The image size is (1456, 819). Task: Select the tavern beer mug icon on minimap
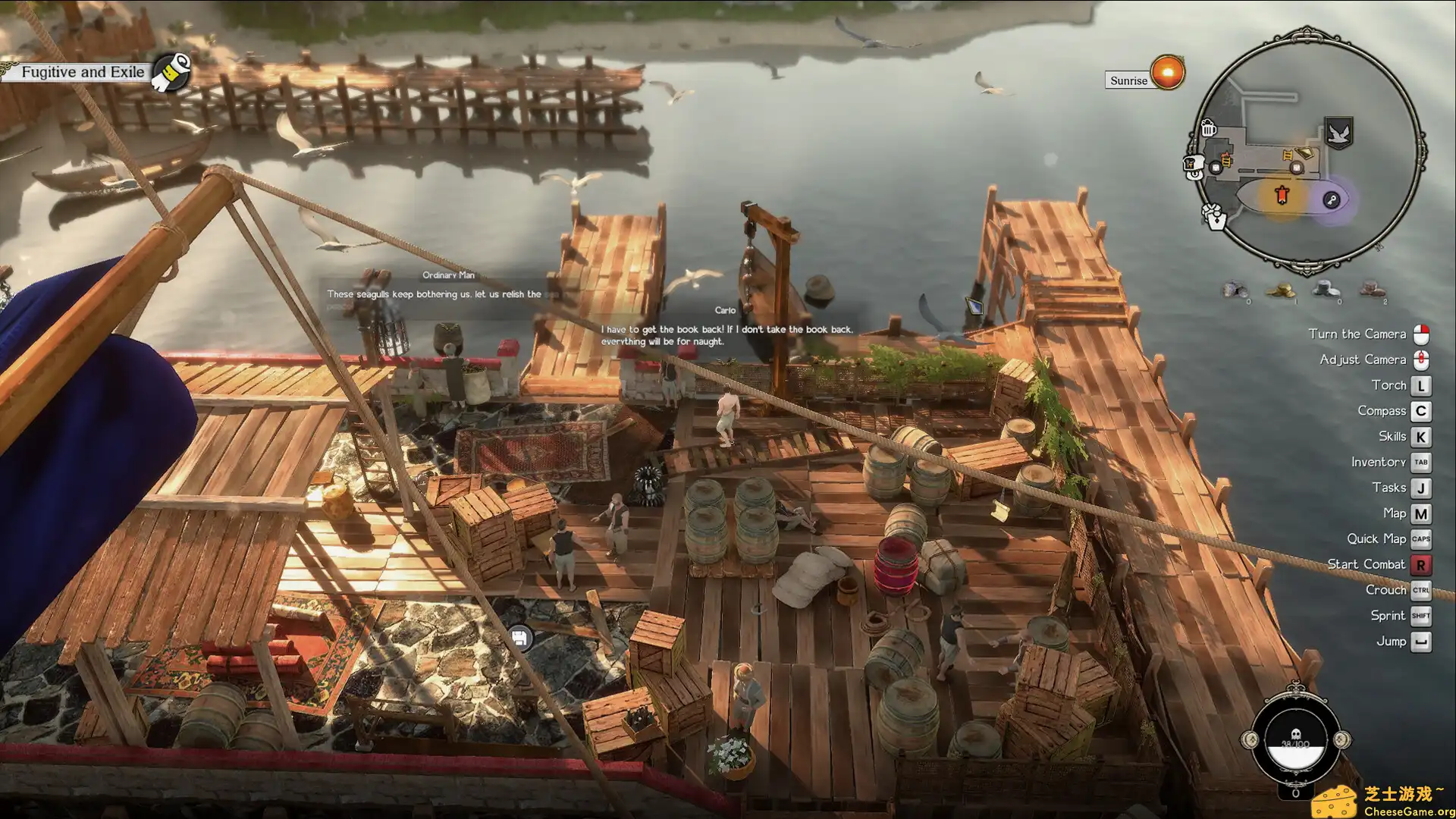tap(1208, 129)
